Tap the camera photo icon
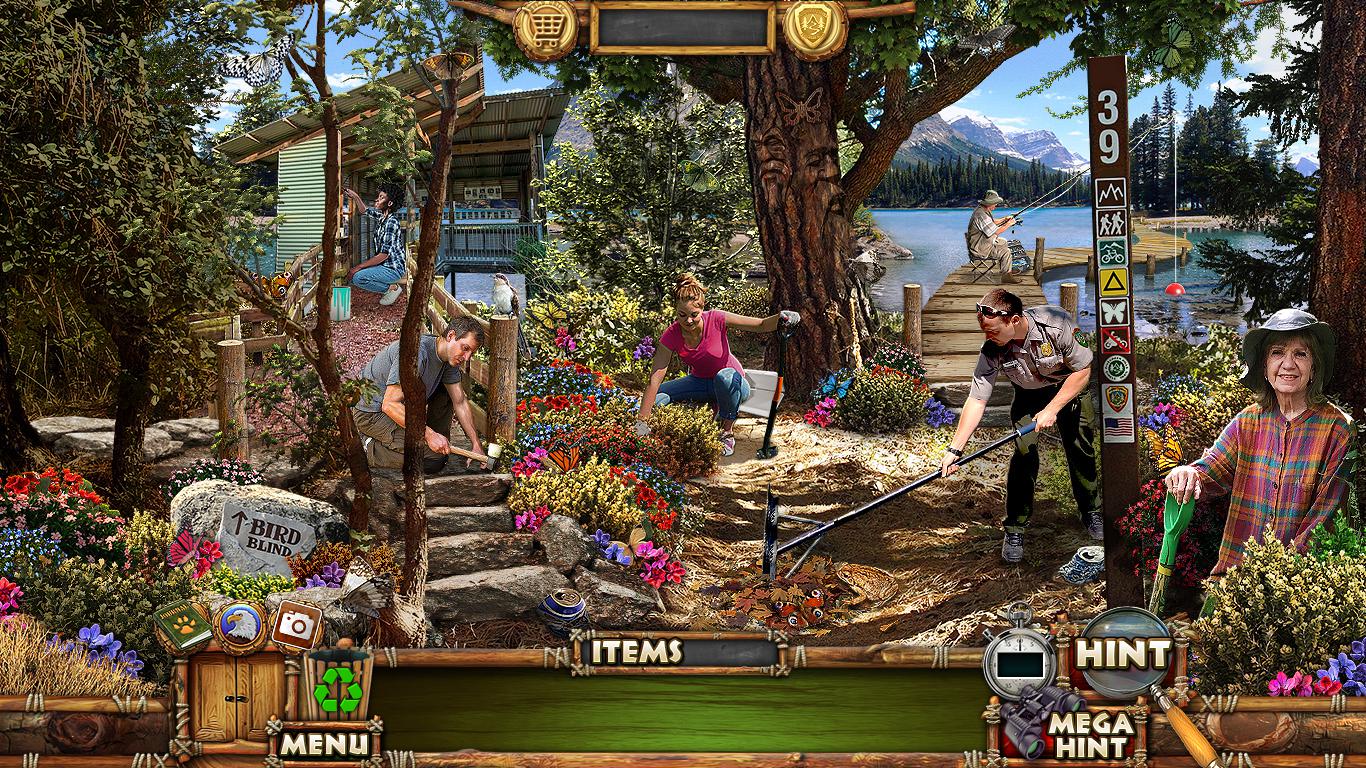The height and width of the screenshot is (768, 1366). click(296, 625)
